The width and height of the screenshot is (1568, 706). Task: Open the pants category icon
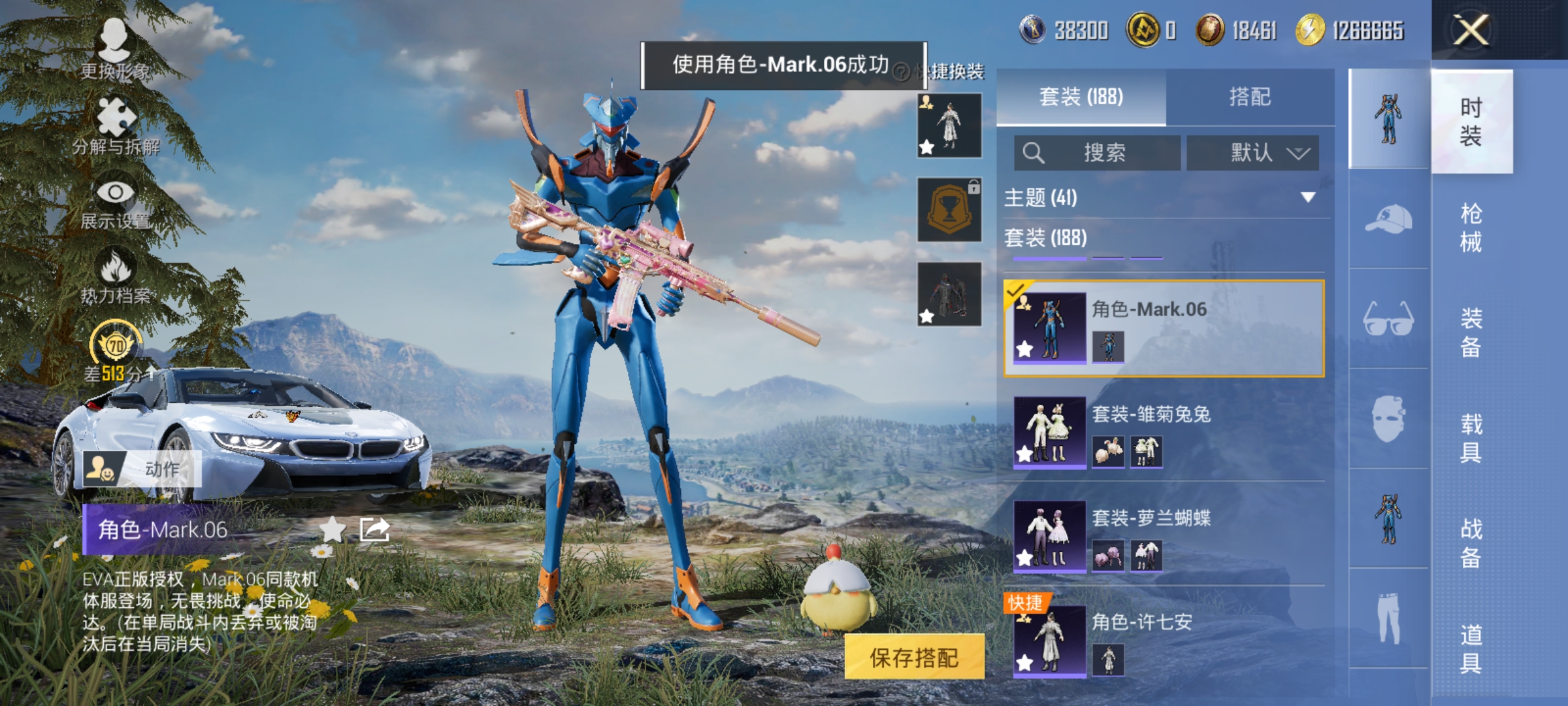pos(1389,618)
